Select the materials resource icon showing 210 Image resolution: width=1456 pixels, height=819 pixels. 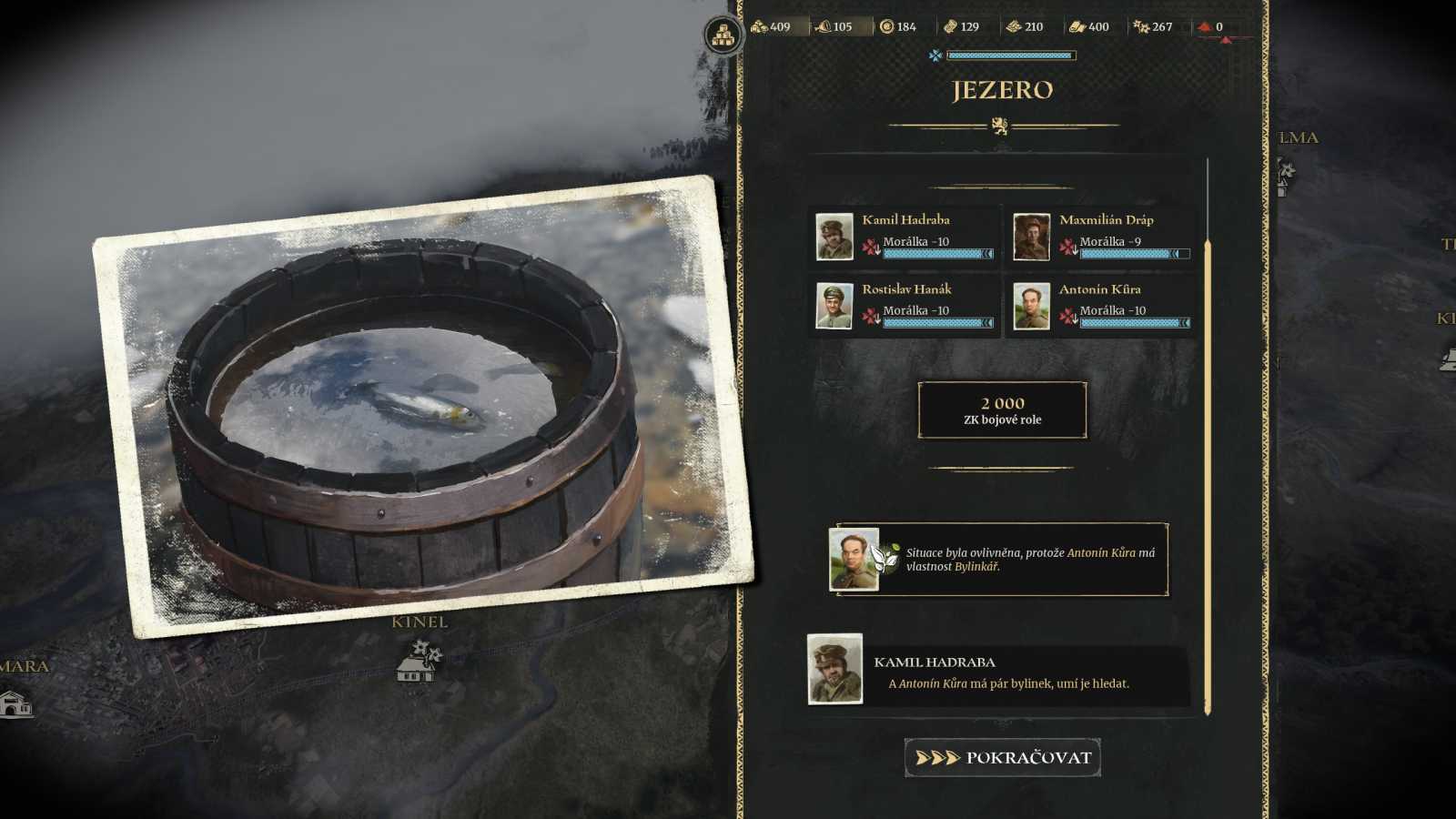[1015, 27]
